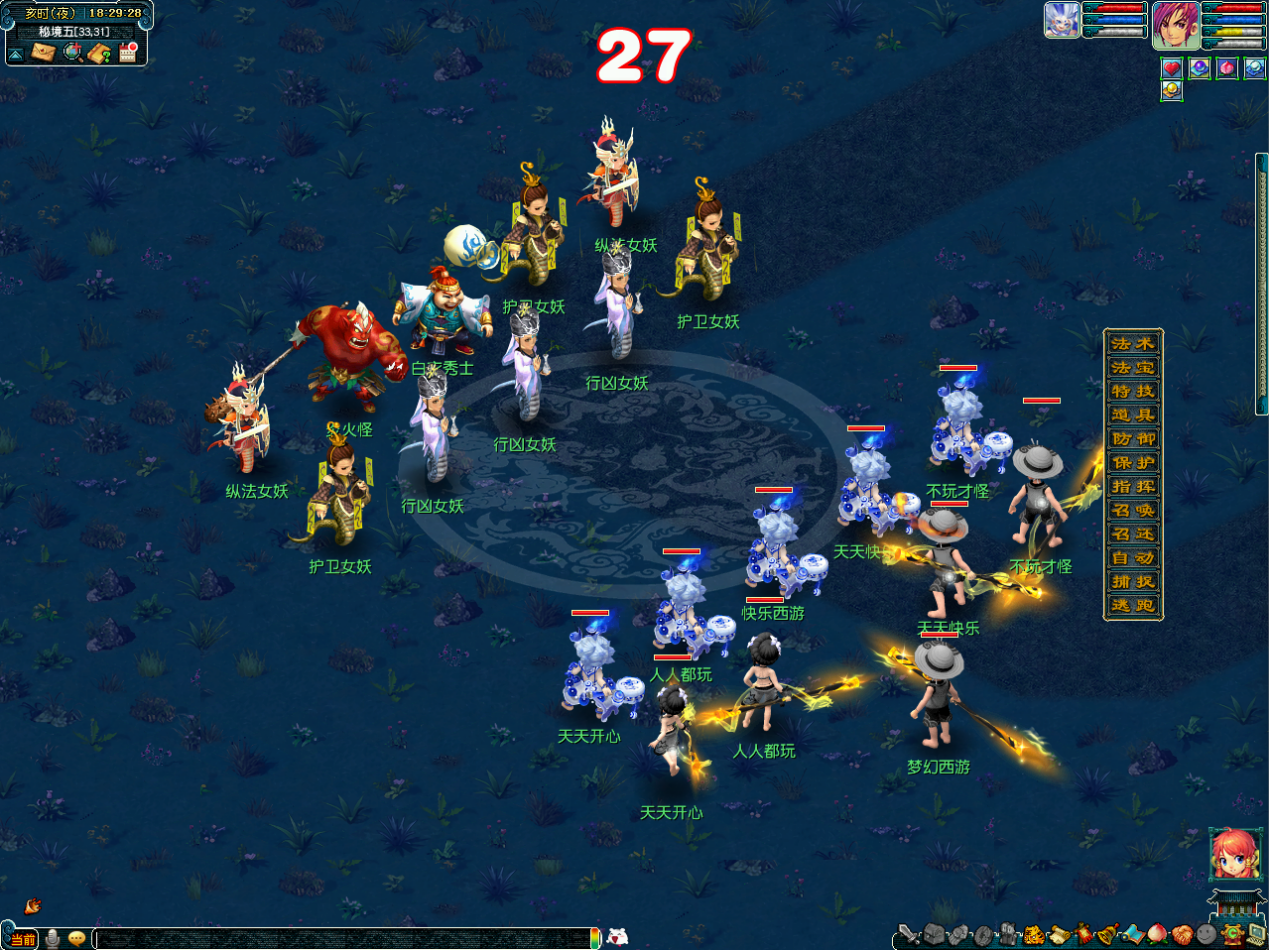Choose the 召唤 summon command
The width and height of the screenshot is (1269, 950).
(x=1133, y=511)
